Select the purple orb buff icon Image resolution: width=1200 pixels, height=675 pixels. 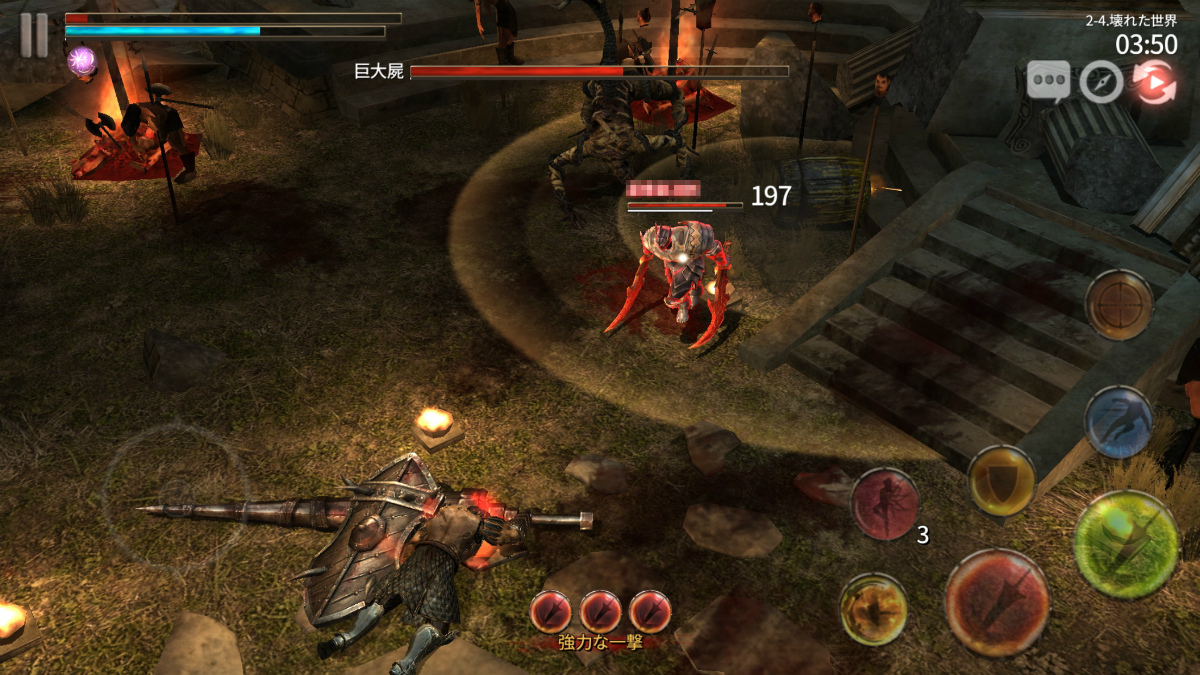(x=81, y=62)
